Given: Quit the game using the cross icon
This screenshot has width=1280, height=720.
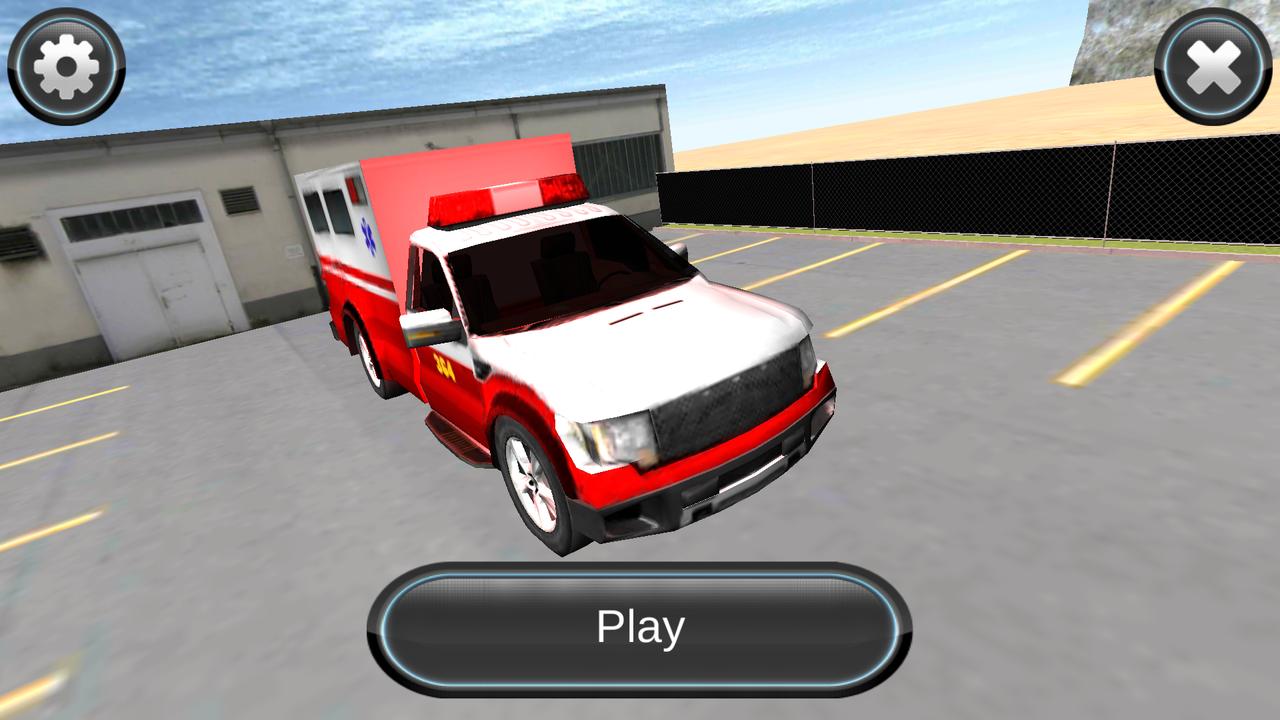Looking at the screenshot, I should 1213,66.
